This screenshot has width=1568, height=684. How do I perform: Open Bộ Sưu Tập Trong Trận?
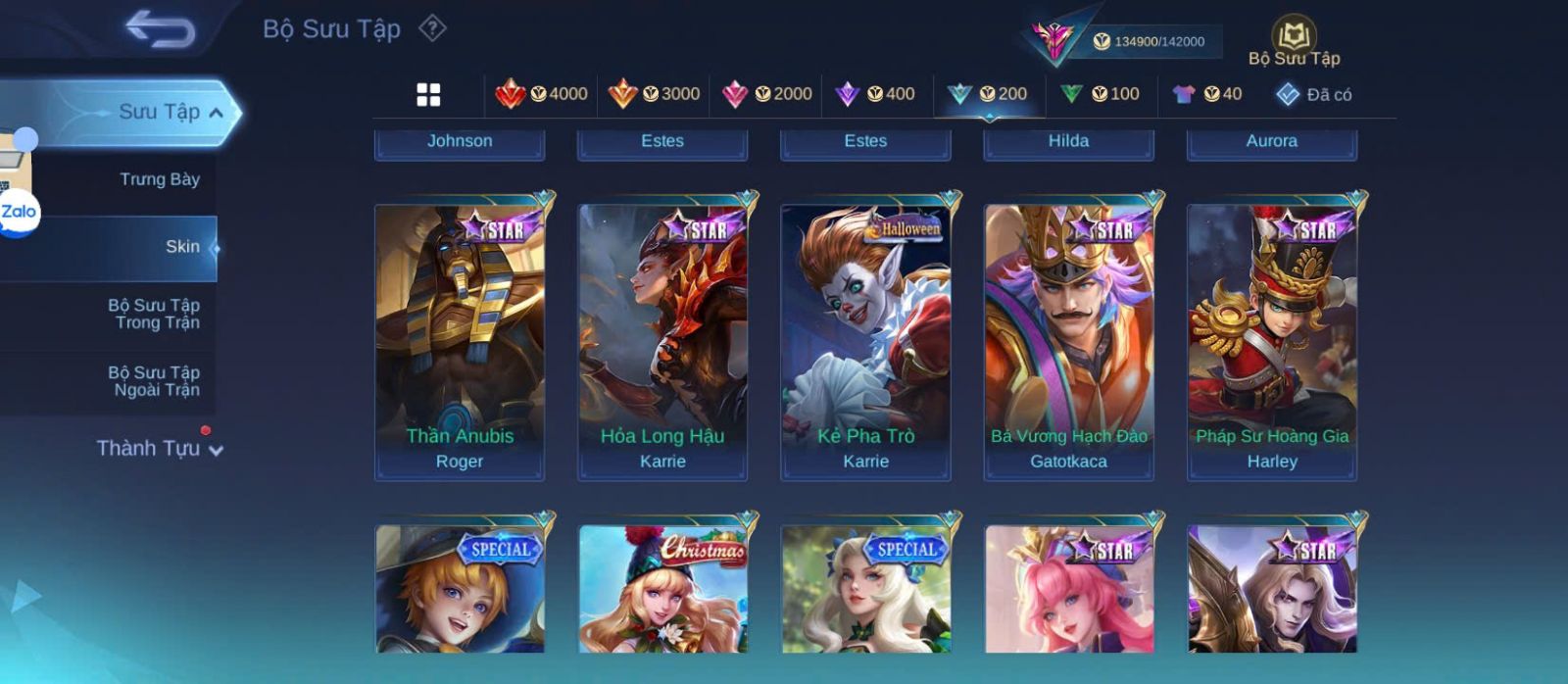(x=154, y=314)
